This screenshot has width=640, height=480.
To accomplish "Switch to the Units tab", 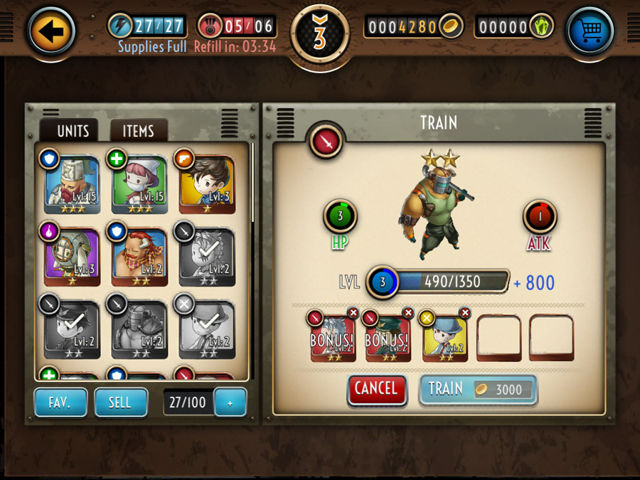I will (x=73, y=131).
